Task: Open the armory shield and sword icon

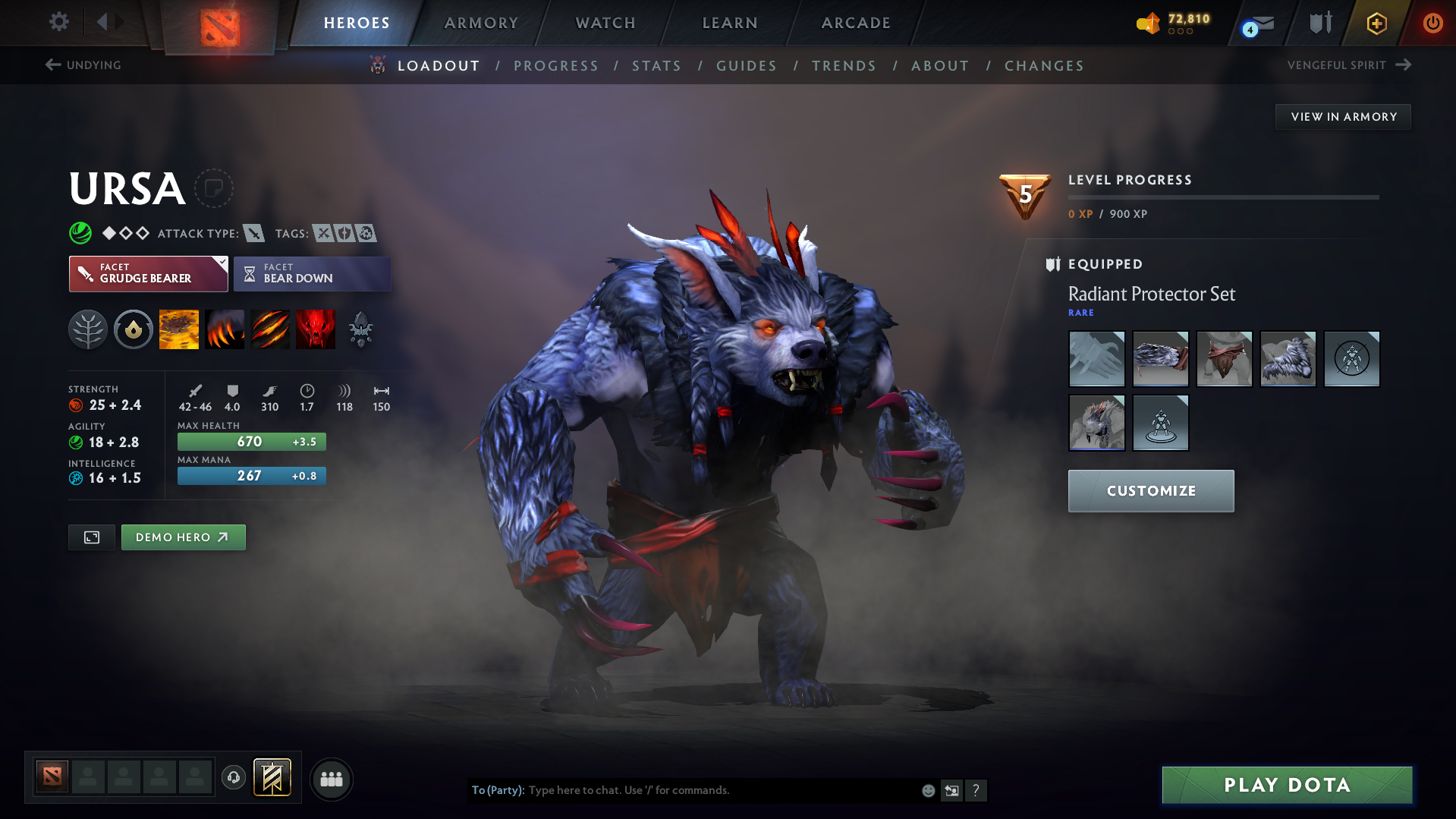Action: tap(1319, 23)
